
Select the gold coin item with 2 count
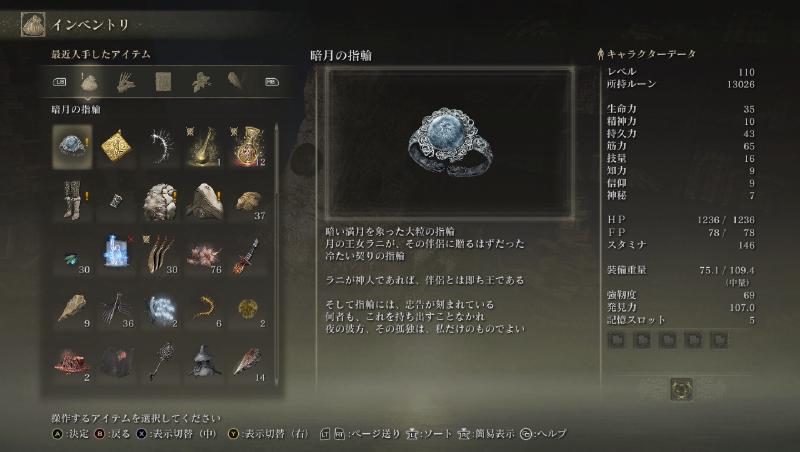[x=248, y=309]
